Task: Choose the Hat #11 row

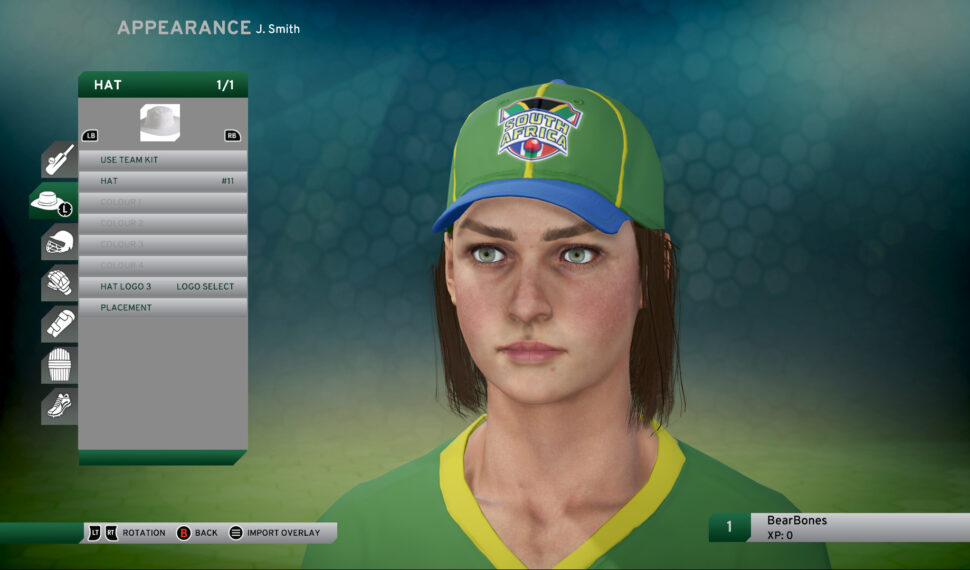Action: 163,181
